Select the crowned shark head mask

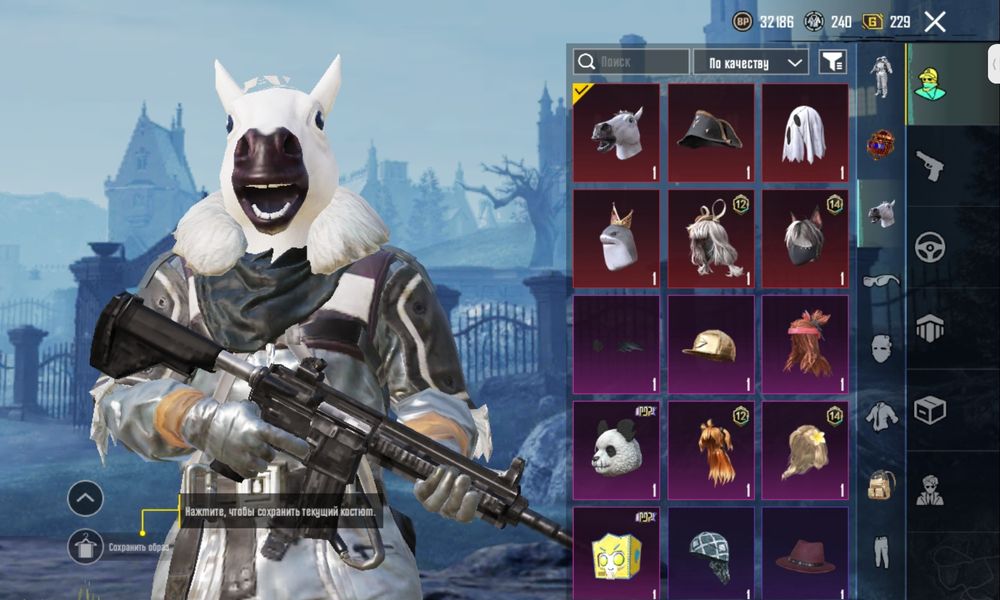pos(616,238)
